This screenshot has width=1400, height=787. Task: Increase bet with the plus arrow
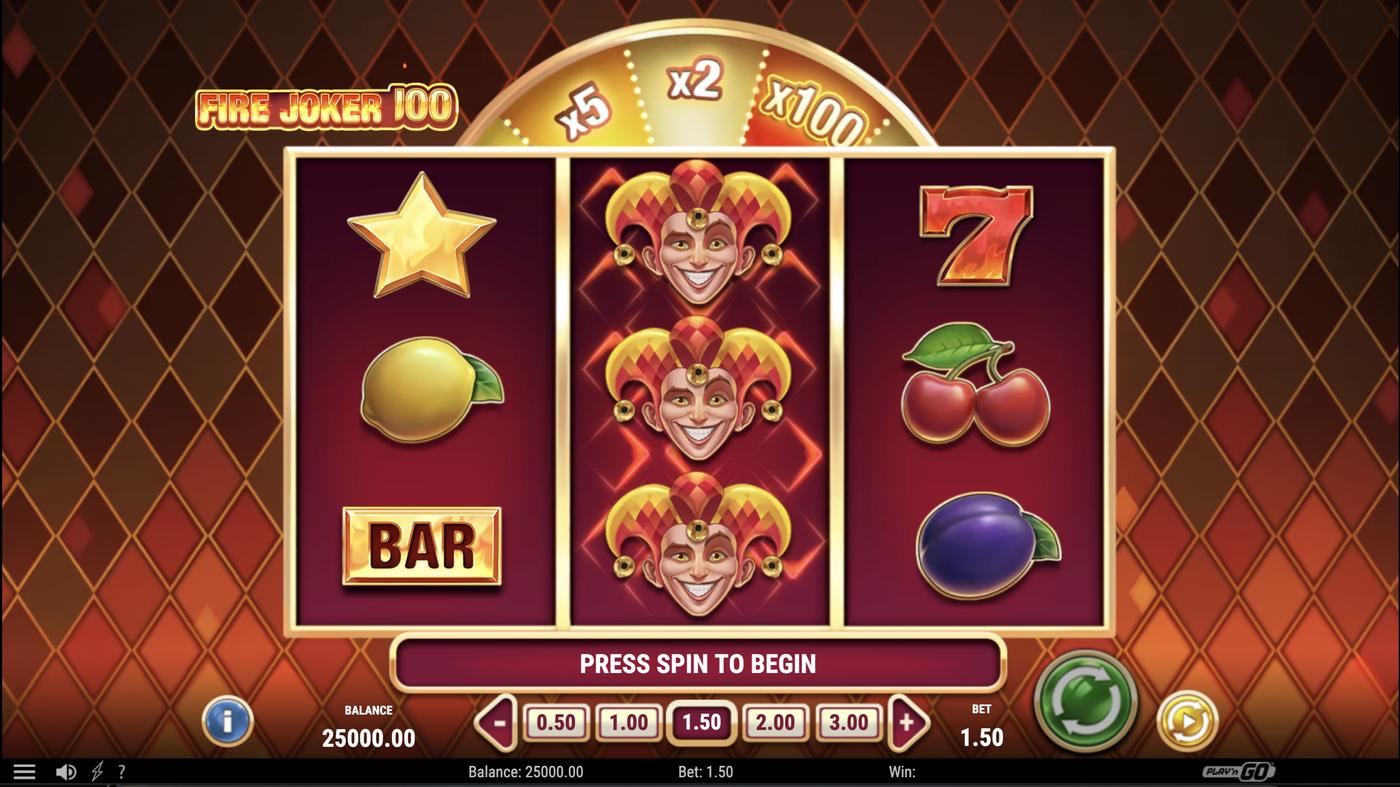(909, 719)
